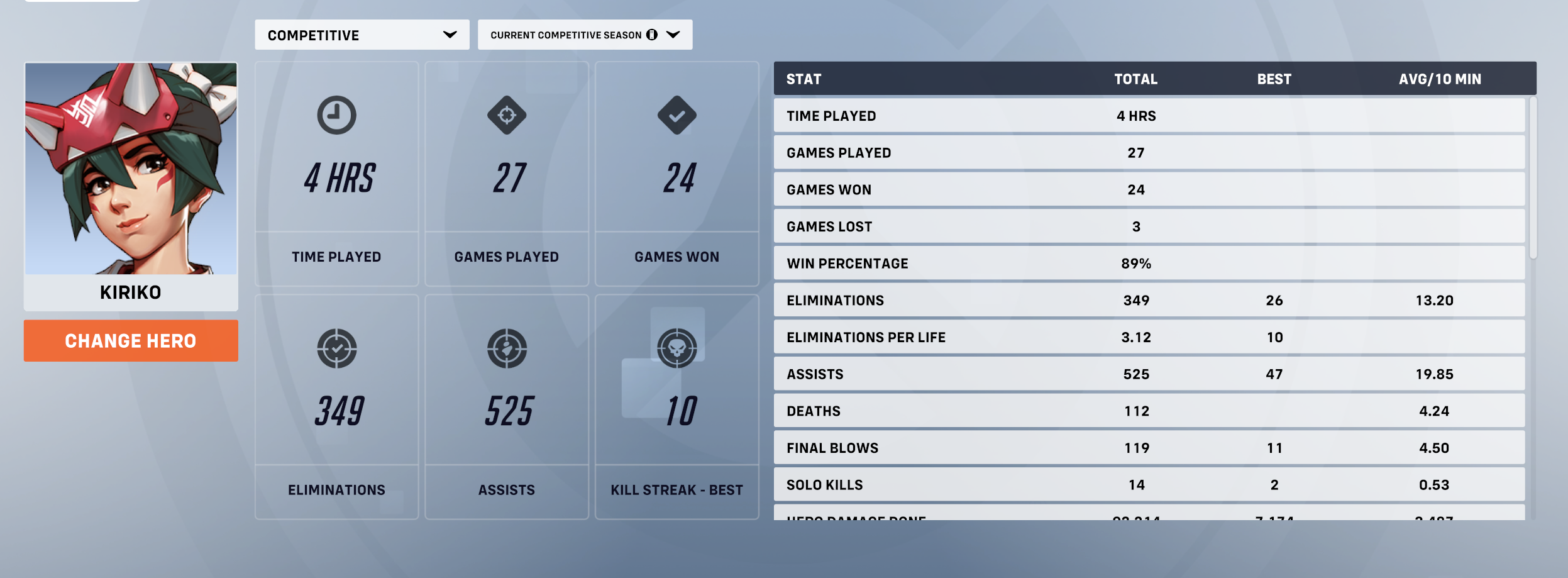
Task: Click the Deaths row in stats table
Action: [1149, 411]
